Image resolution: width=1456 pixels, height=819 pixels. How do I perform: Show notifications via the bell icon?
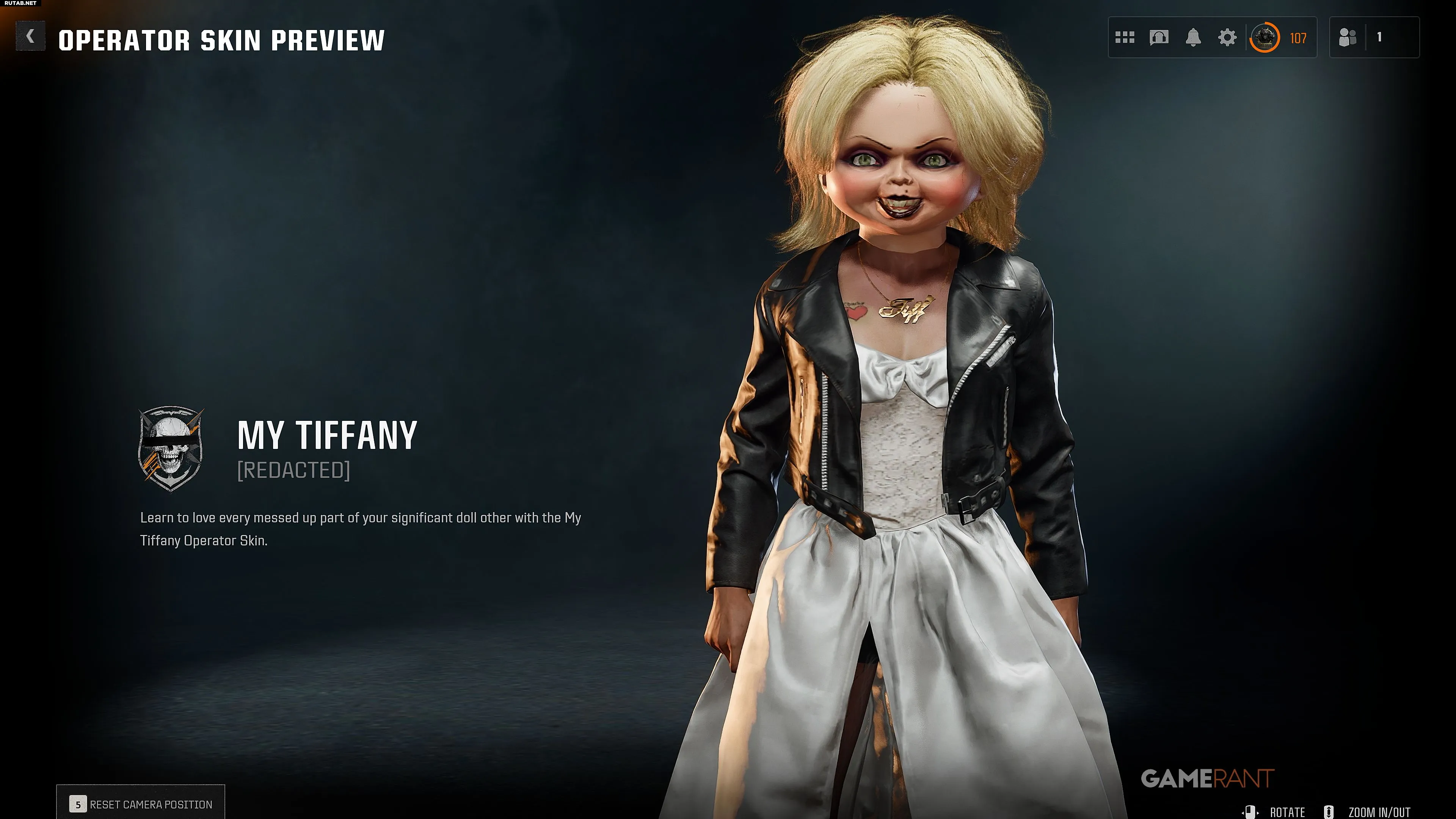click(x=1192, y=38)
